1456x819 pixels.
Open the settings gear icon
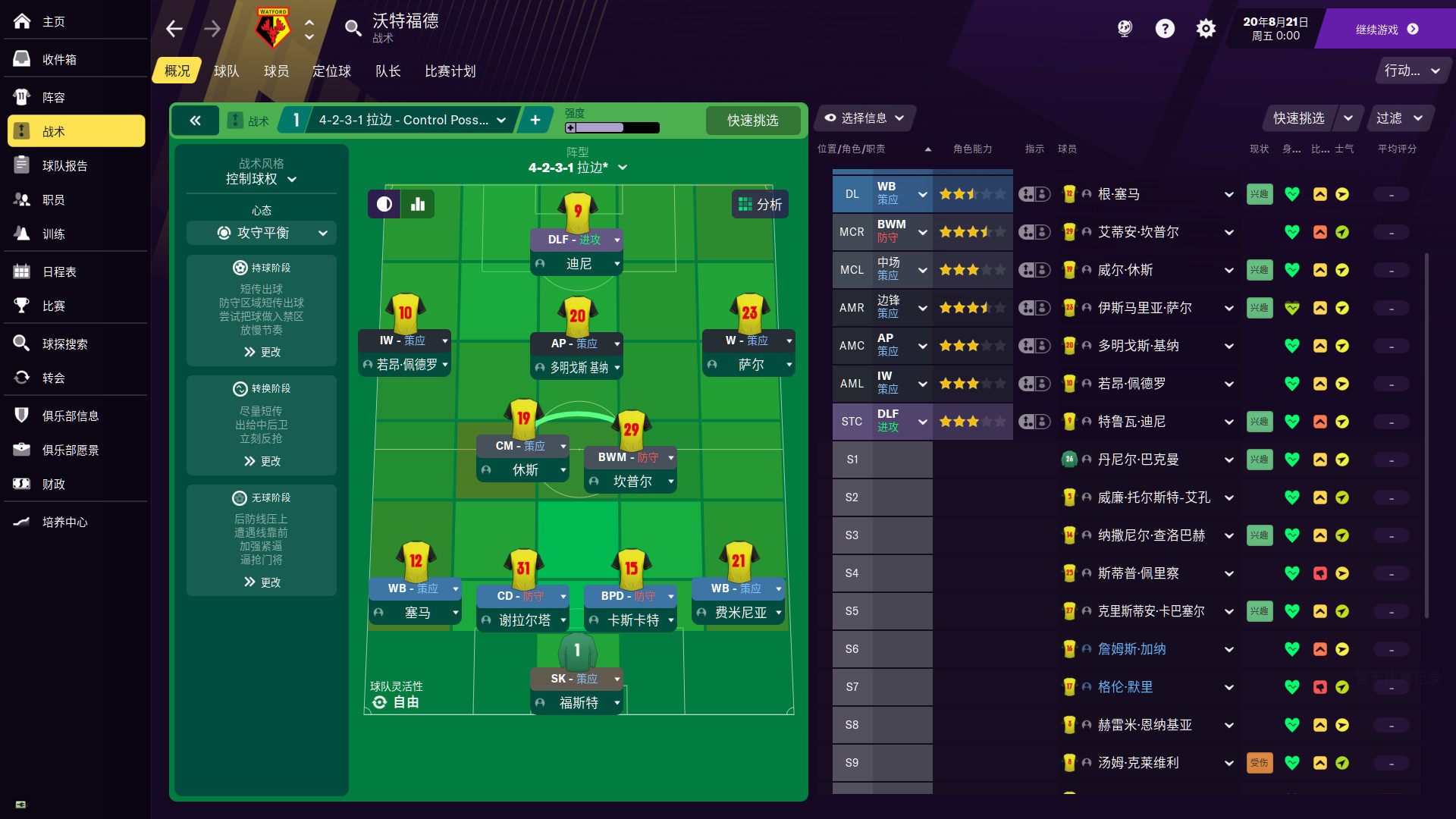point(1206,28)
